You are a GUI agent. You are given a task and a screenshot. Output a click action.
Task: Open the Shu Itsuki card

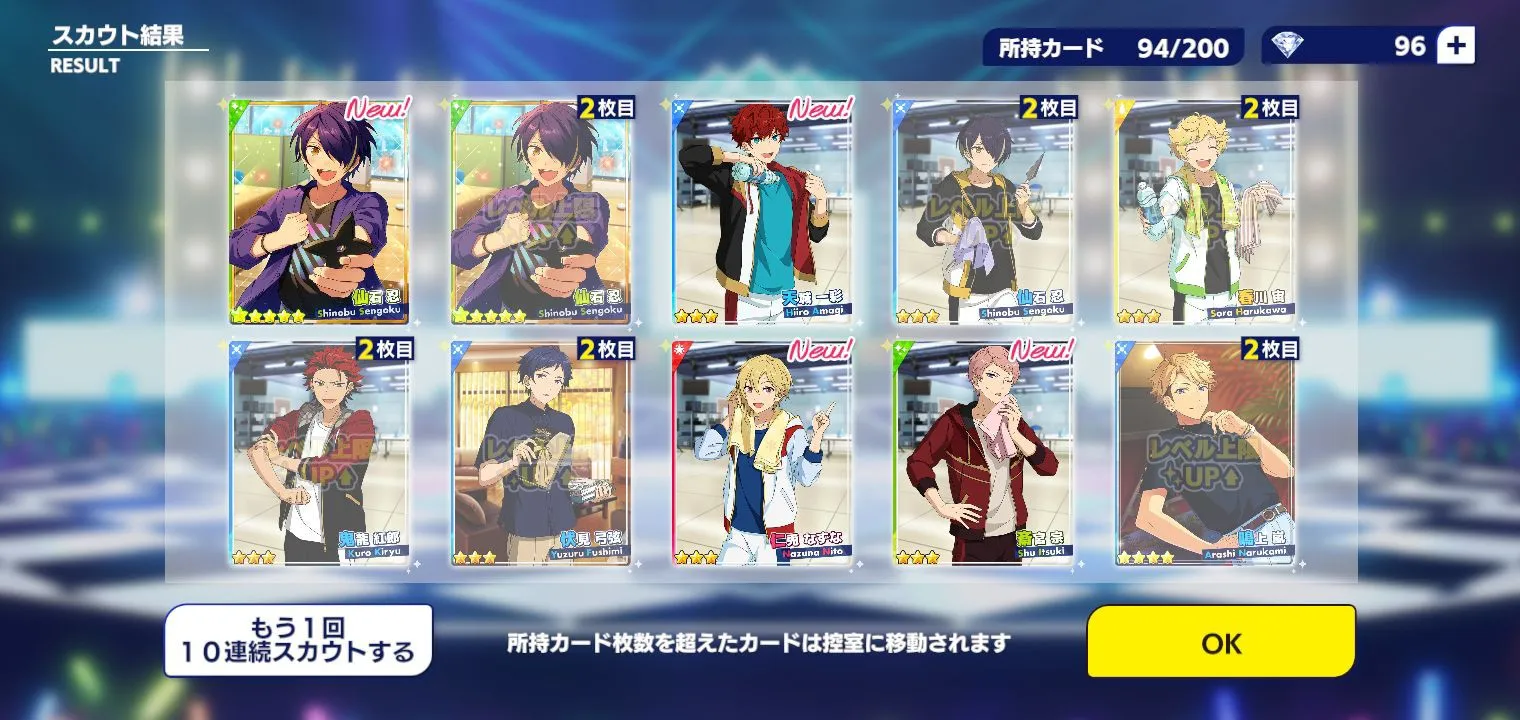point(985,451)
